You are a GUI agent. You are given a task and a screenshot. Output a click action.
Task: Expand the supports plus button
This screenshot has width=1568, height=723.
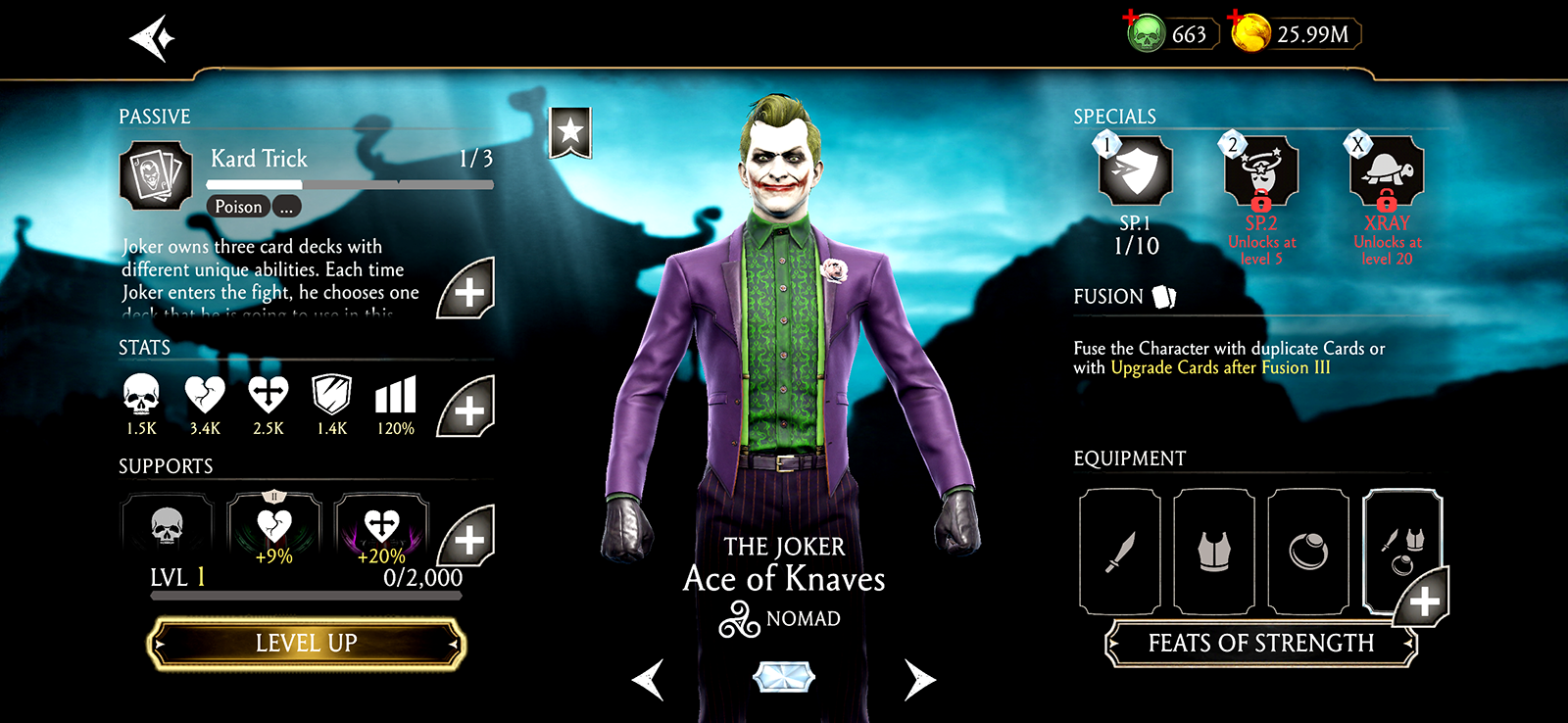click(x=467, y=537)
